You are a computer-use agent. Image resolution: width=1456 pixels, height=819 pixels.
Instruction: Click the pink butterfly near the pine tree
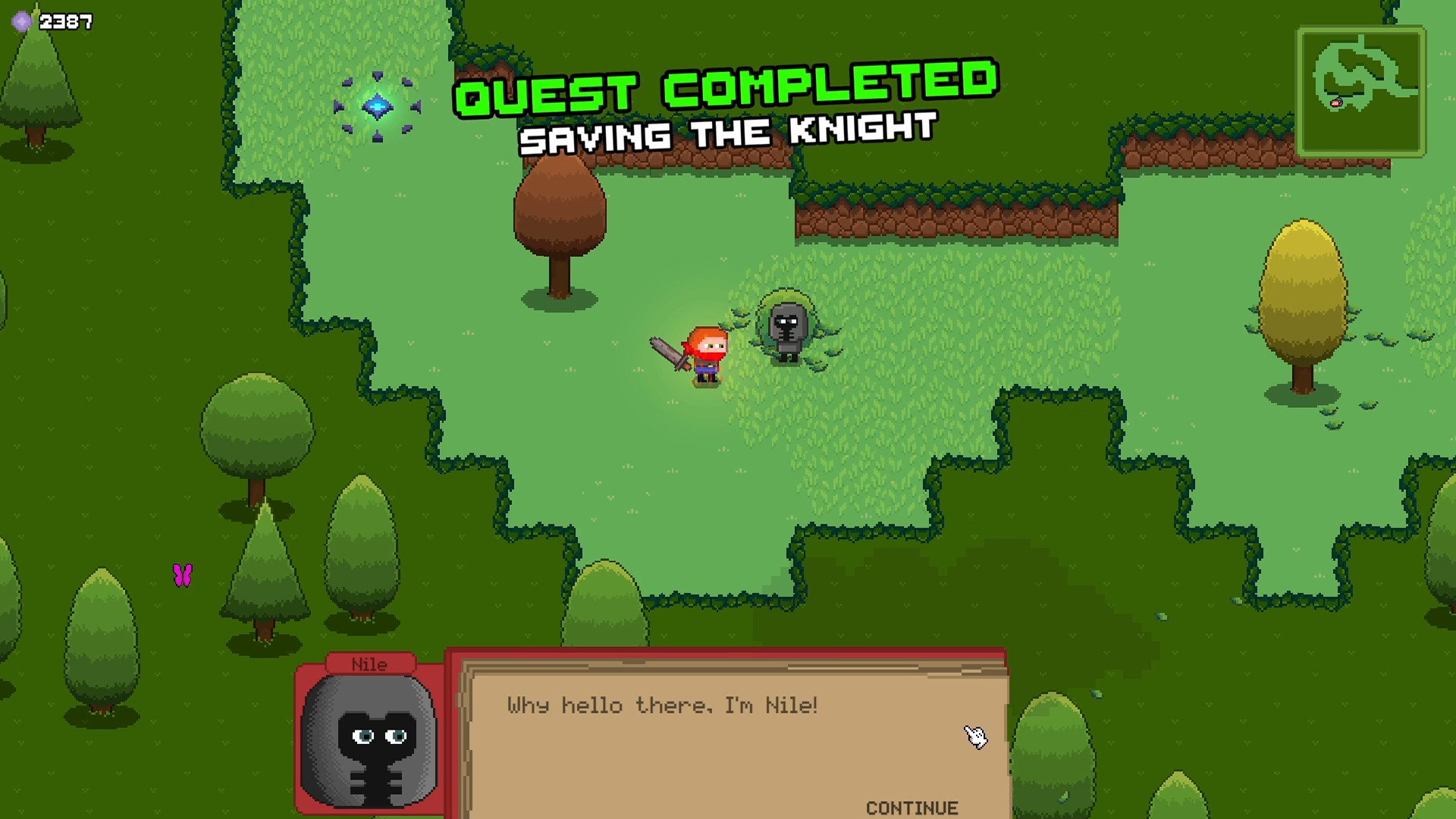182,574
